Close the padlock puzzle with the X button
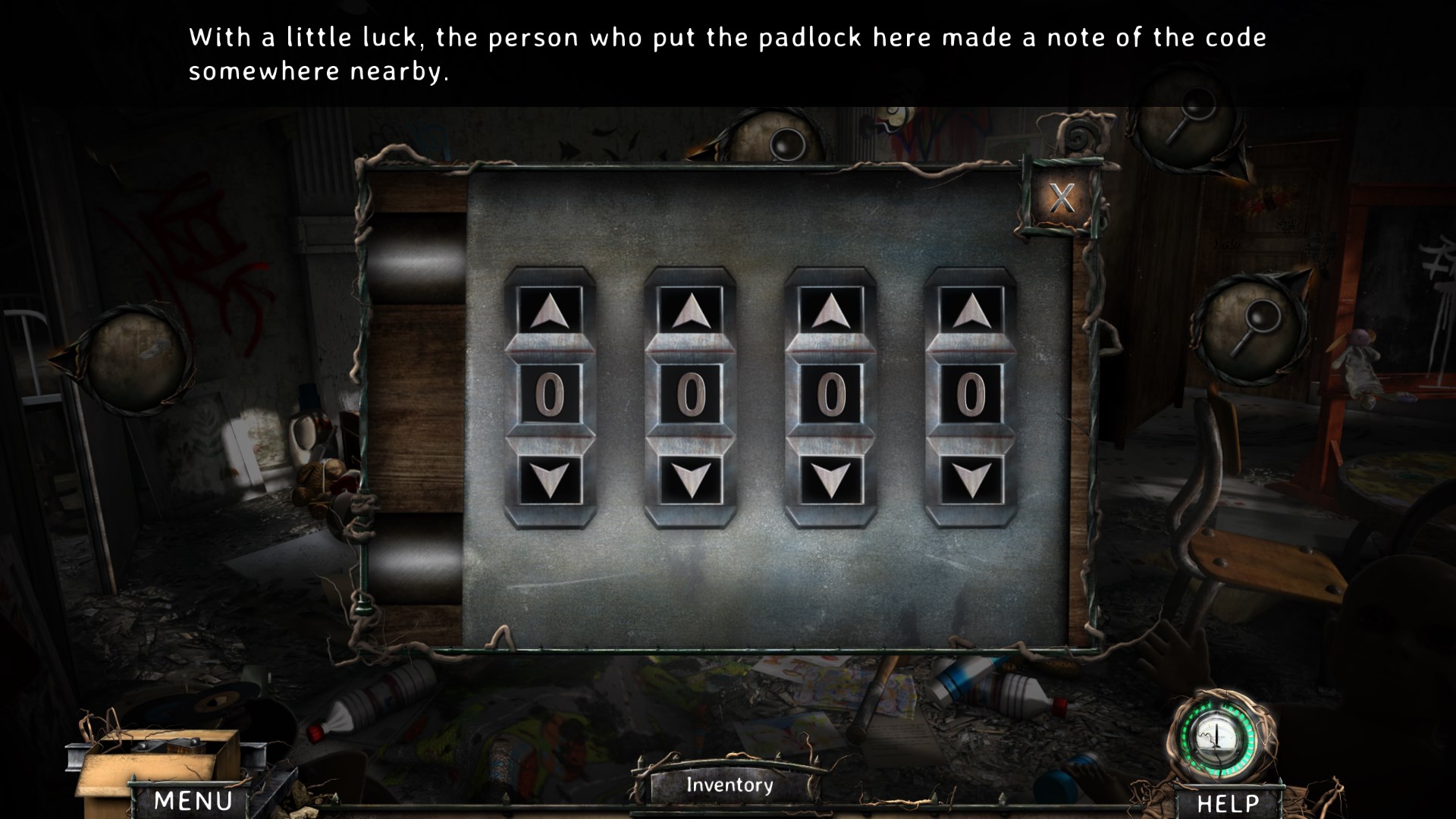 pyautogui.click(x=1062, y=199)
